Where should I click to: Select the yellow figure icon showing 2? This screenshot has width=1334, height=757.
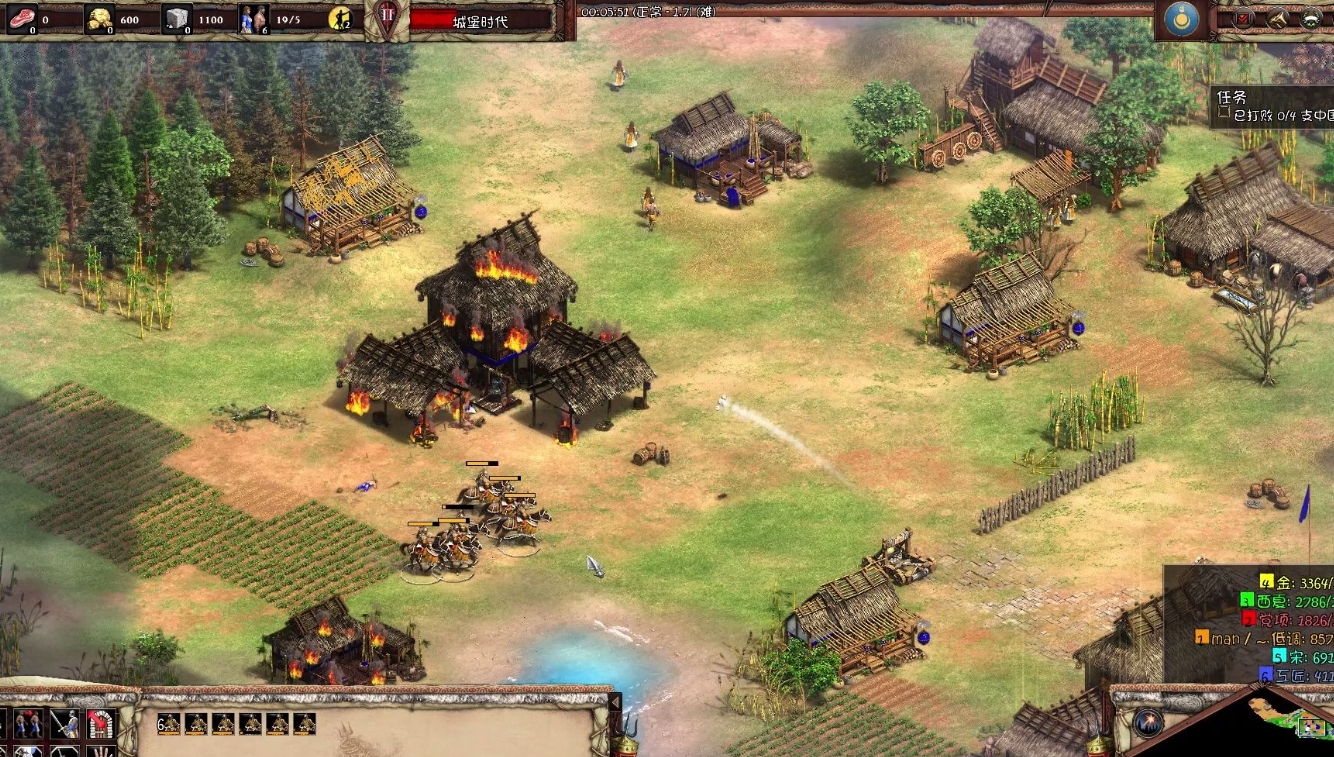coord(341,18)
